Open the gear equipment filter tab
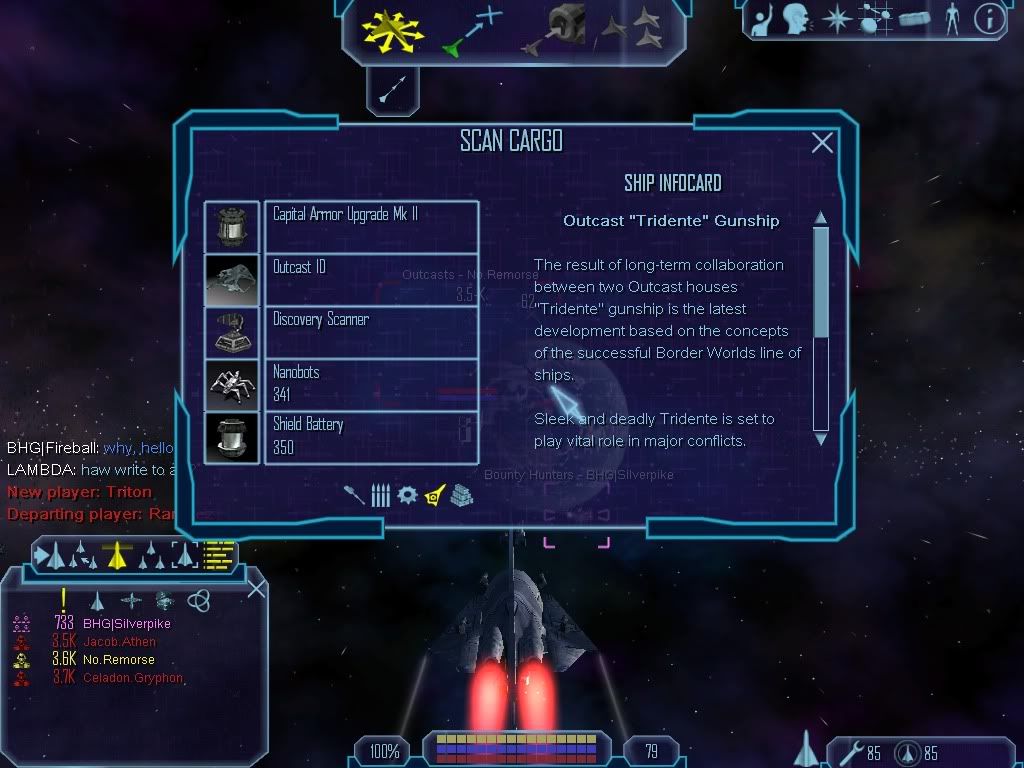This screenshot has height=768, width=1024. [407, 495]
